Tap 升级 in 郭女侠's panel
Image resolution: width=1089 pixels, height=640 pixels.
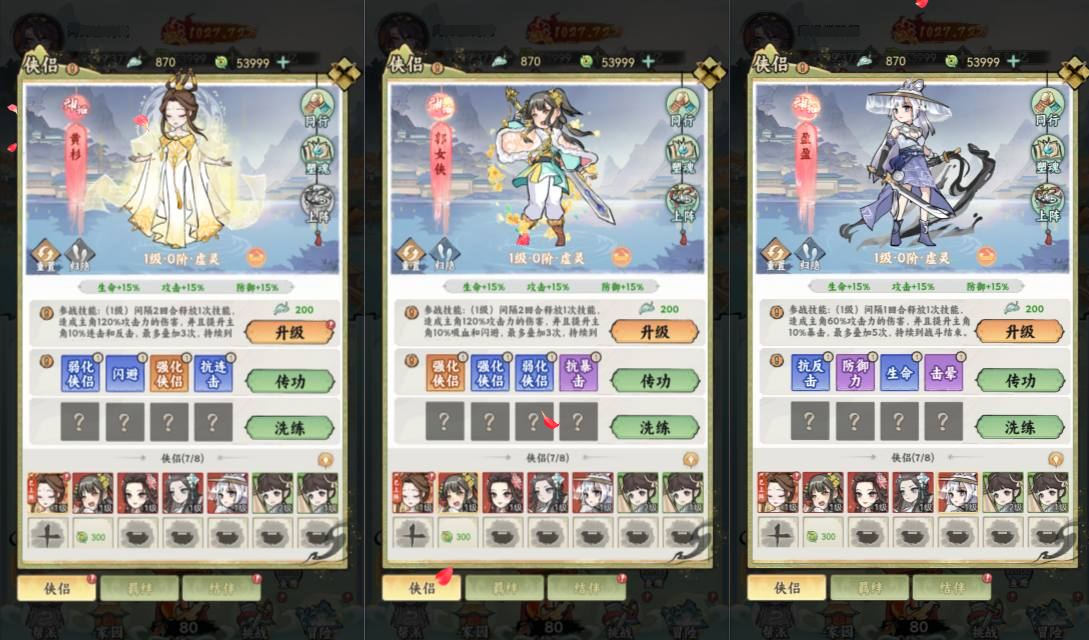coord(655,332)
